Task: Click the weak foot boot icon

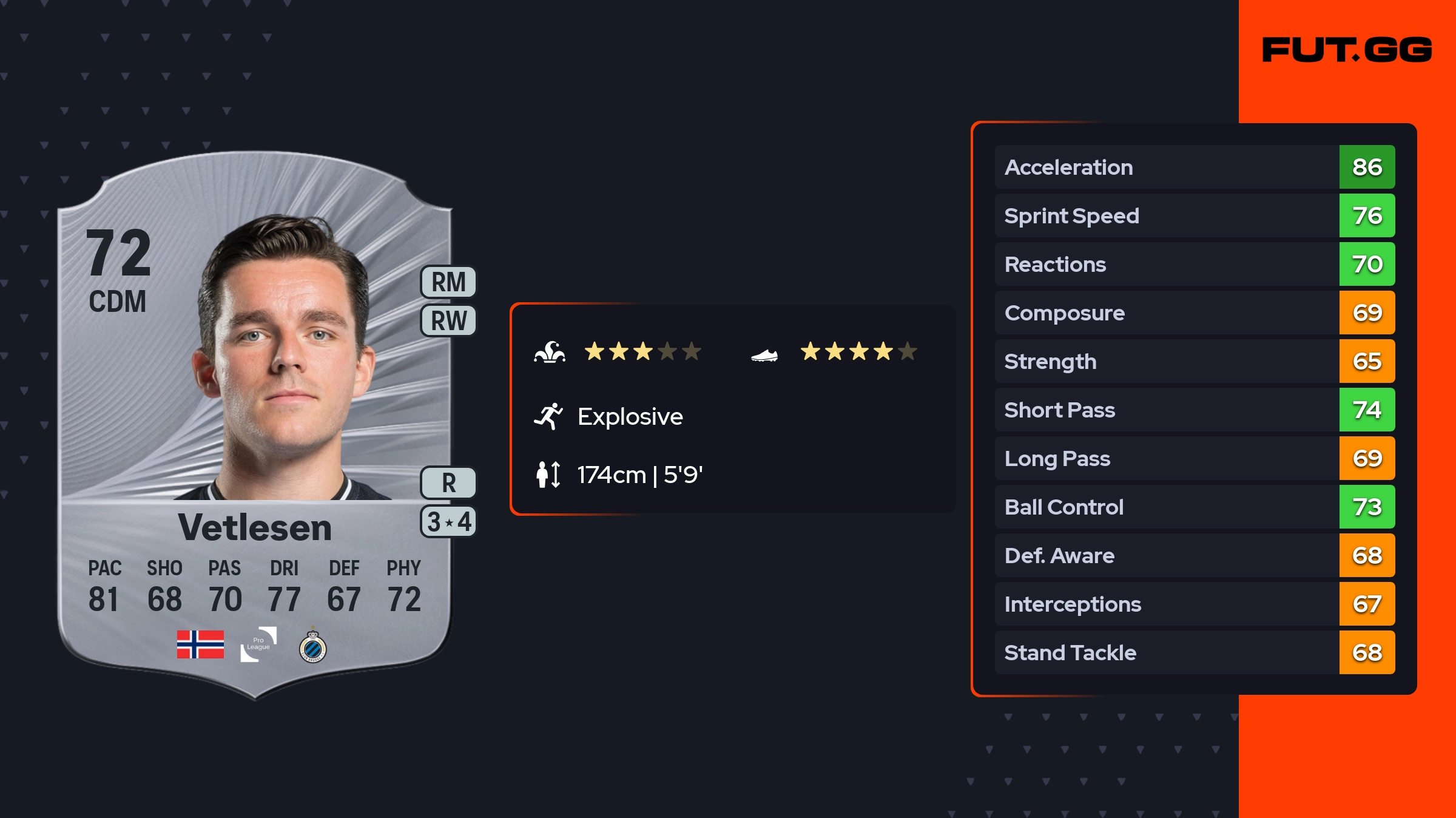Action: click(x=764, y=354)
